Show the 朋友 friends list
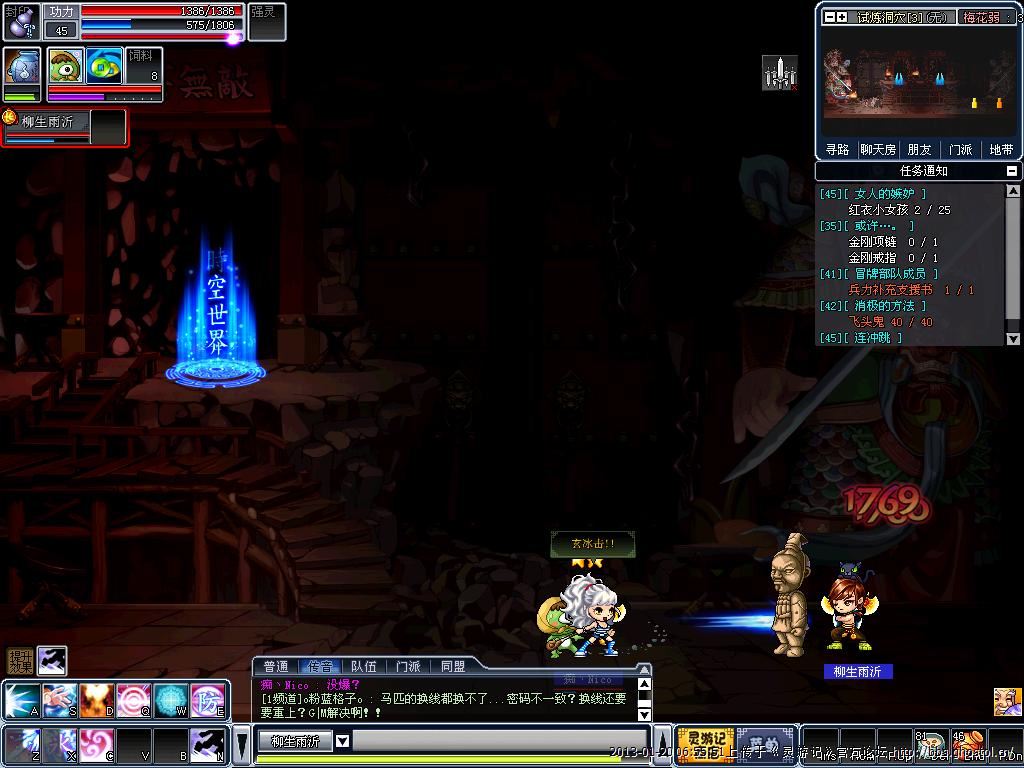This screenshot has height=768, width=1024. (x=919, y=150)
